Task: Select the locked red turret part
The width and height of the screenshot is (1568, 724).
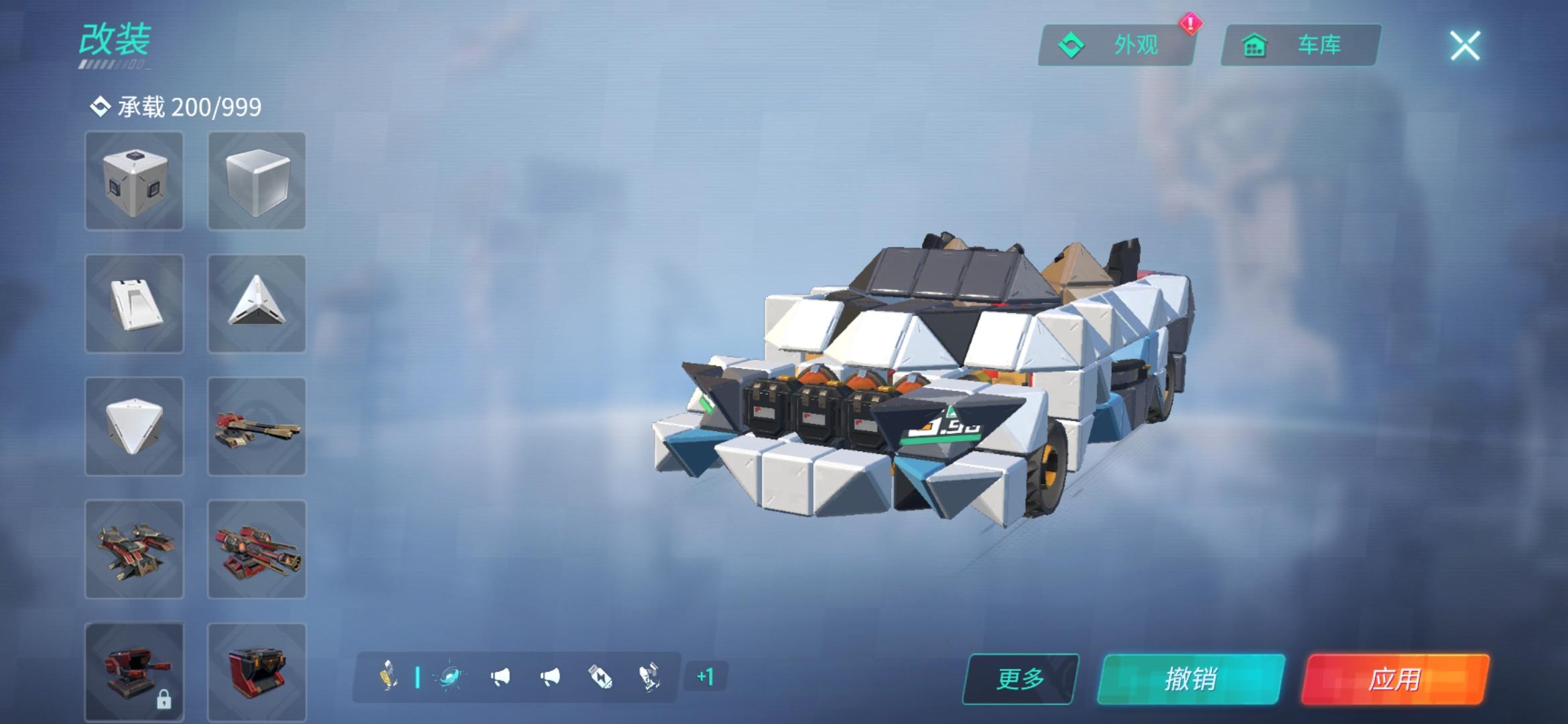Action: point(134,672)
